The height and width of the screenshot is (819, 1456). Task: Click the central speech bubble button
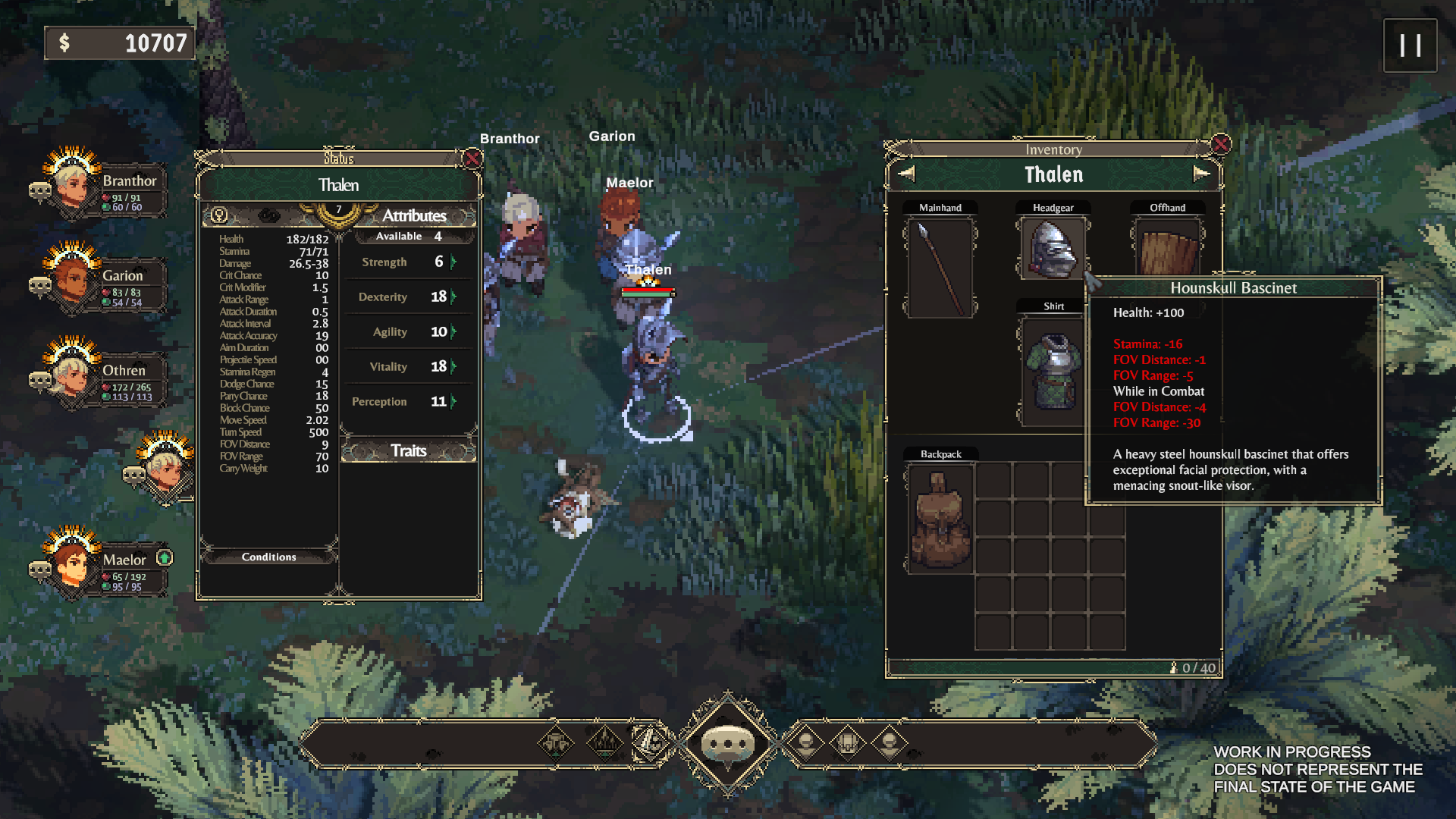728,743
